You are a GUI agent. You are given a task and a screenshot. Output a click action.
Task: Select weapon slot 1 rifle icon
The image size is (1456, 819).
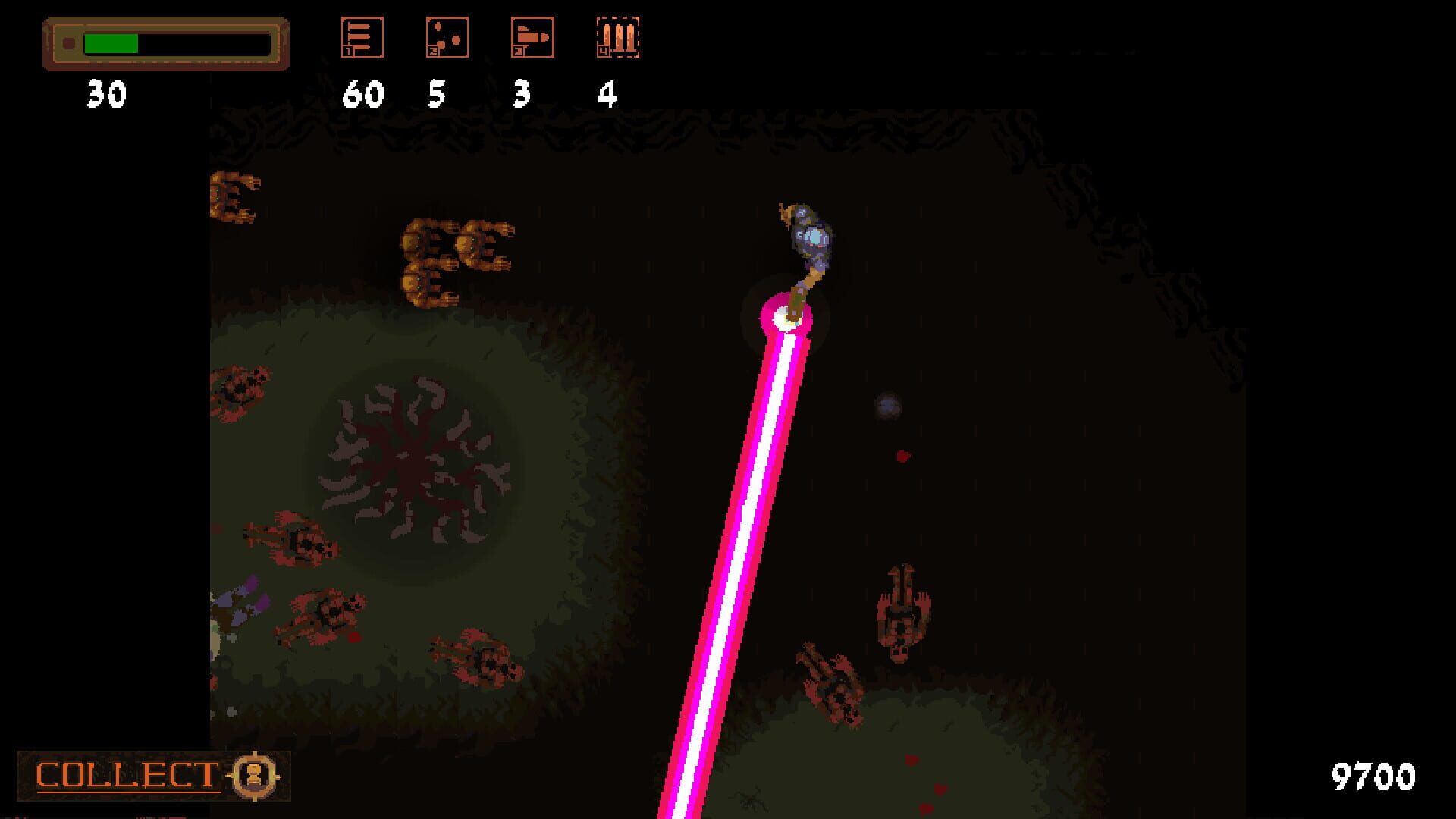pyautogui.click(x=362, y=38)
